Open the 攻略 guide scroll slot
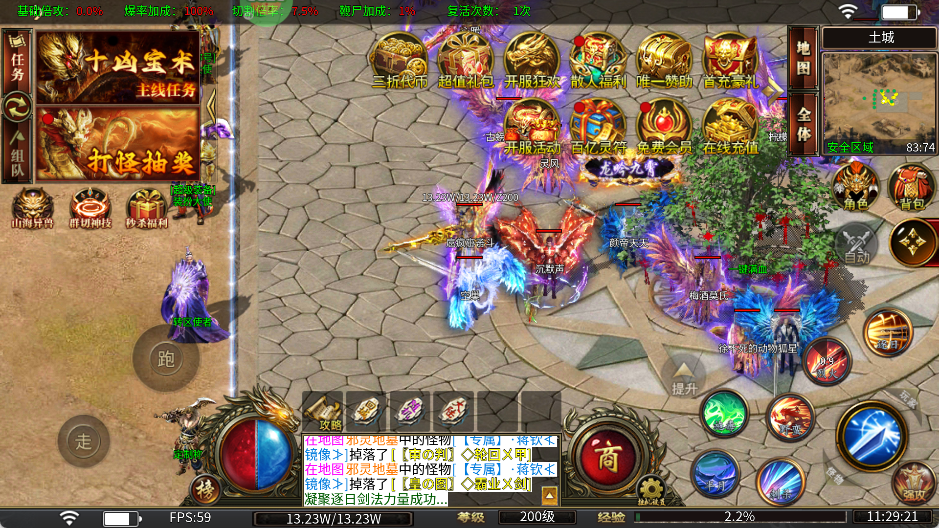The width and height of the screenshot is (939, 528). (x=322, y=411)
